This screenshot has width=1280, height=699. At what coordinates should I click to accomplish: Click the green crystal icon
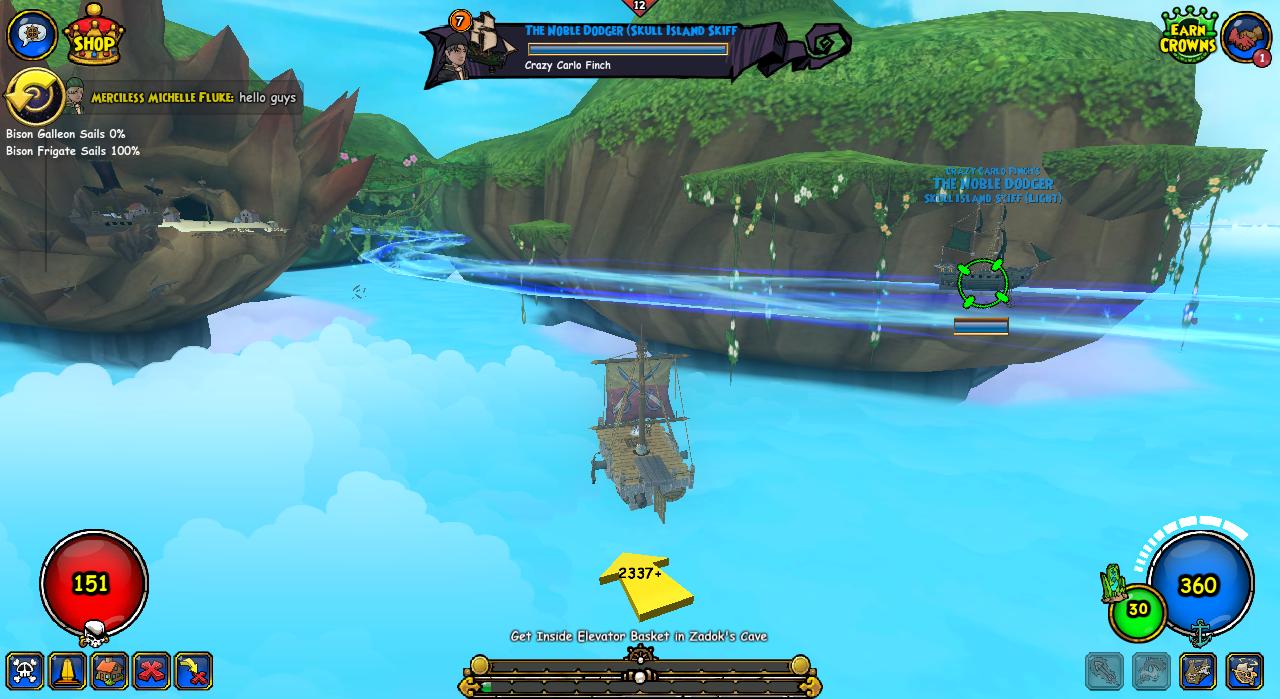pos(1113,582)
